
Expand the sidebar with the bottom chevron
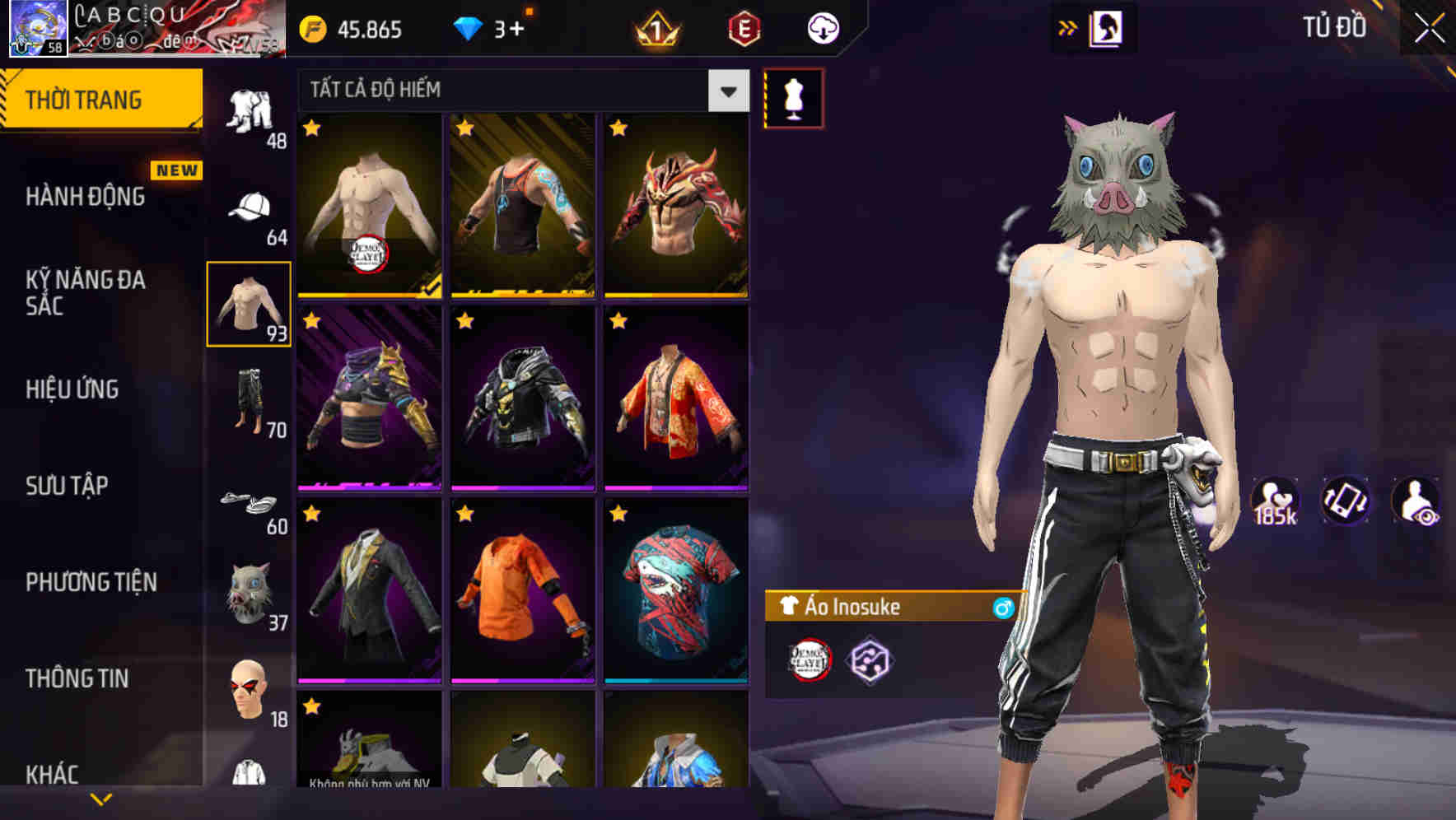101,797
